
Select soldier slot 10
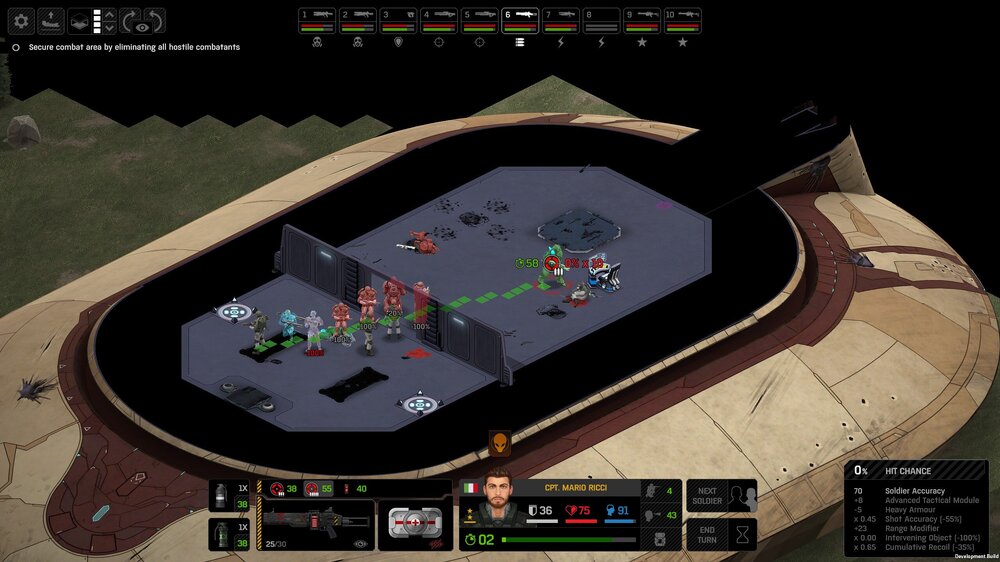pyautogui.click(x=683, y=20)
